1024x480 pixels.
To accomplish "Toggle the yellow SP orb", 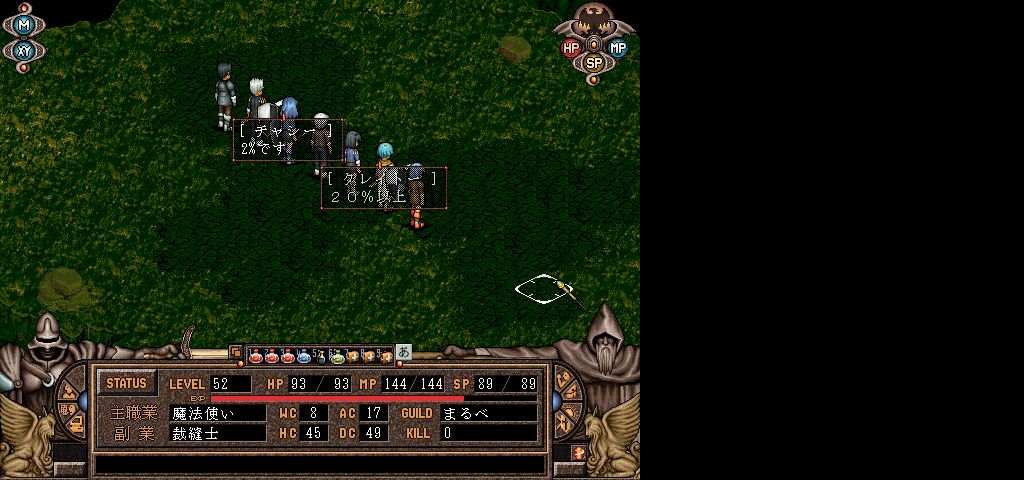I will click(x=594, y=62).
